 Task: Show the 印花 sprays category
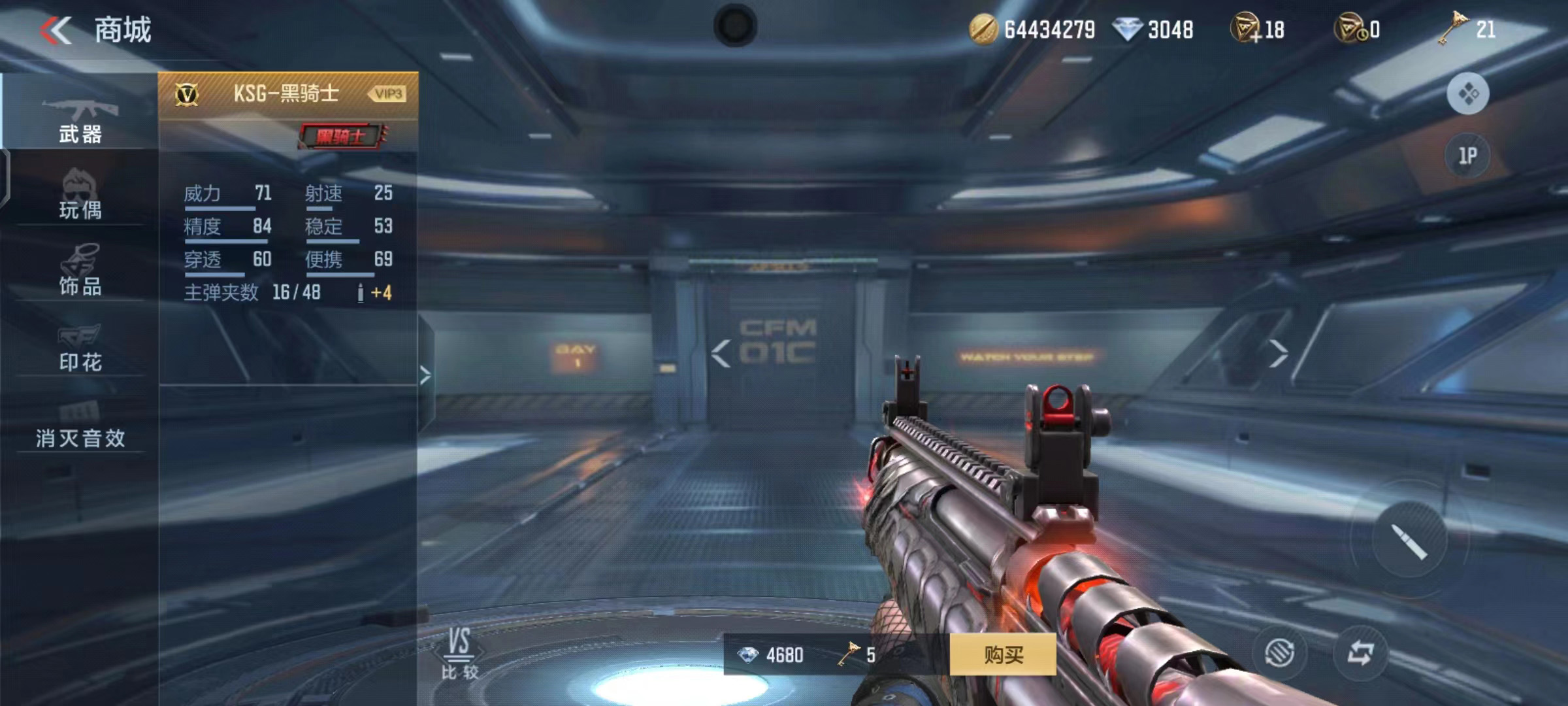pos(80,348)
